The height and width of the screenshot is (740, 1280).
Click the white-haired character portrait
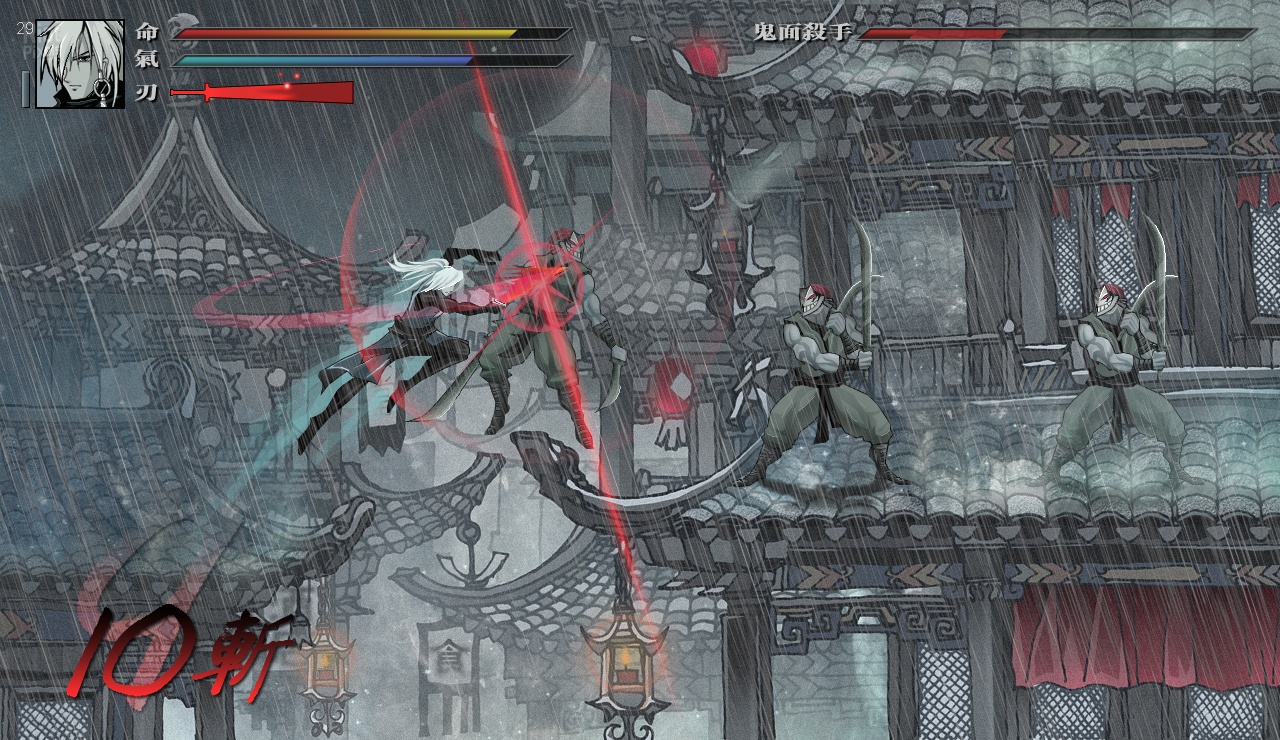click(80, 64)
